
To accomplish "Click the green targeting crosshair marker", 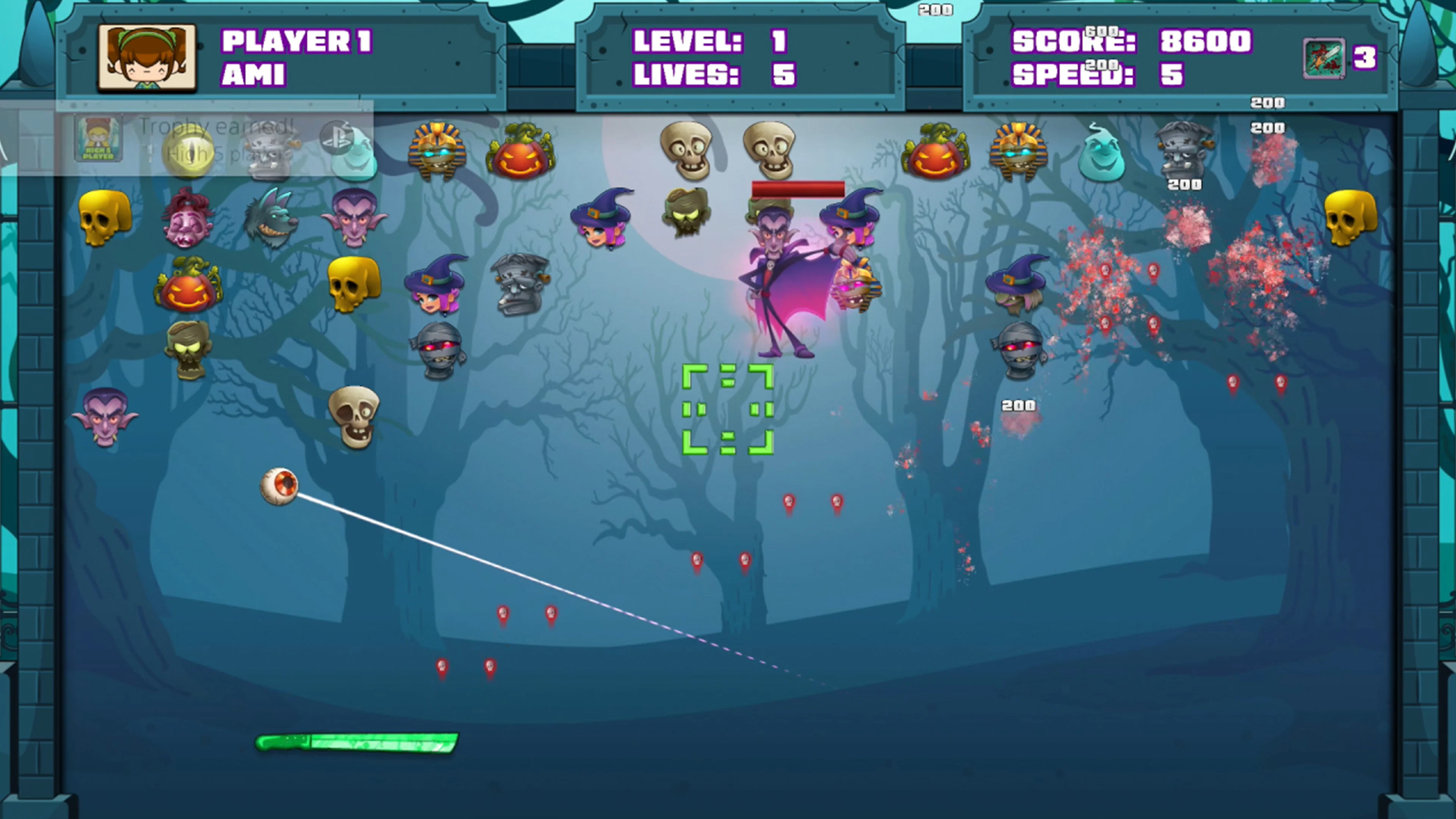I will [728, 410].
